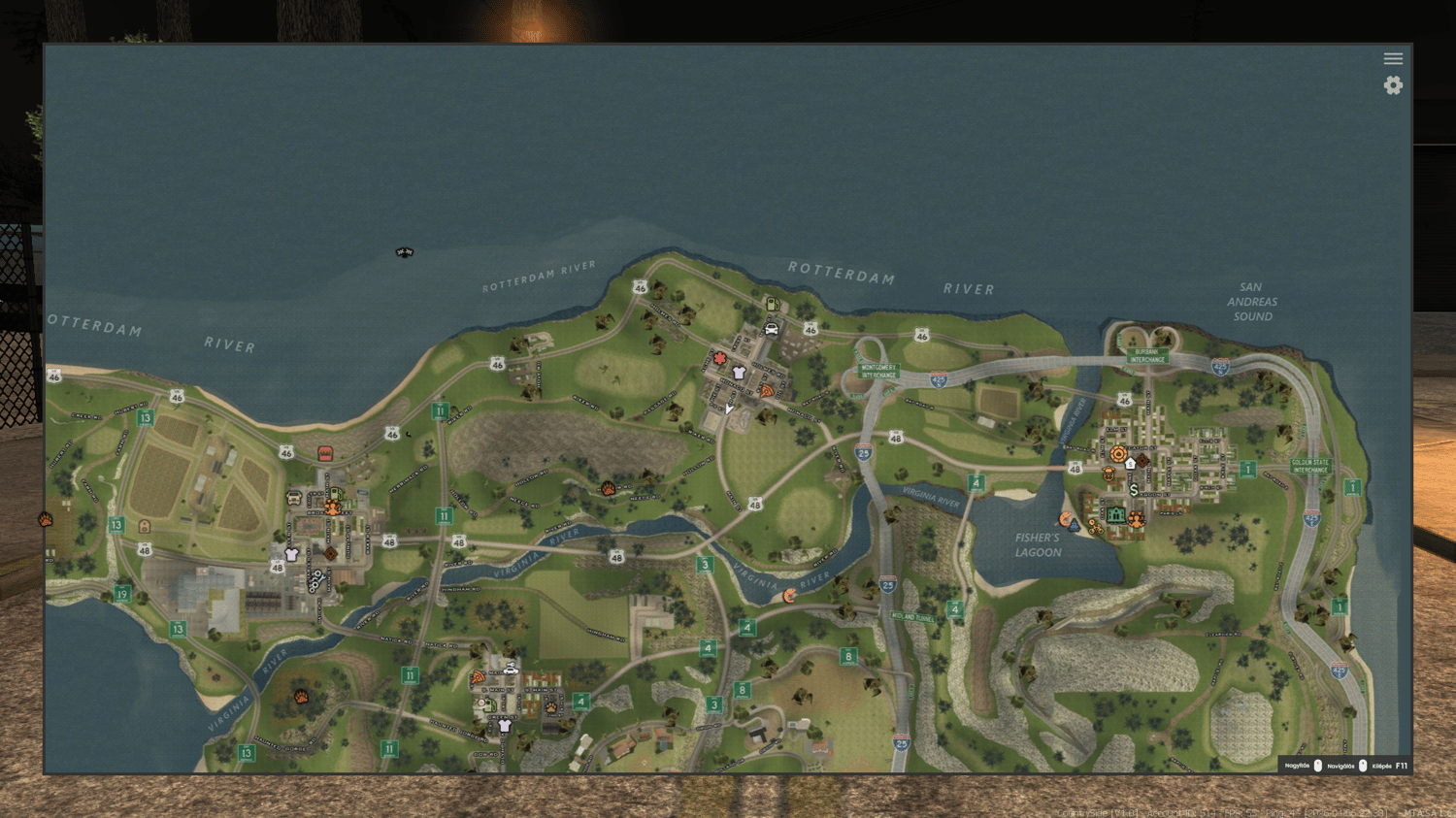Choose the white car-and-key marker
The width and height of the screenshot is (1456, 818).
[x=511, y=669]
